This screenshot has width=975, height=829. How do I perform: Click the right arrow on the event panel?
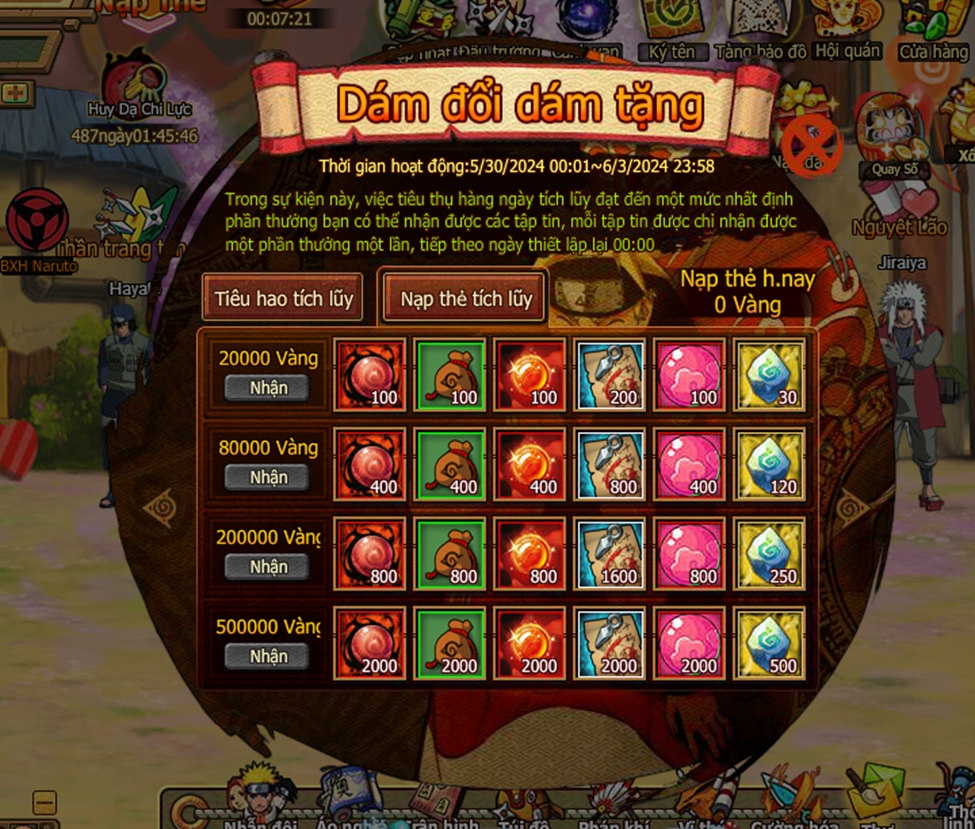point(852,509)
